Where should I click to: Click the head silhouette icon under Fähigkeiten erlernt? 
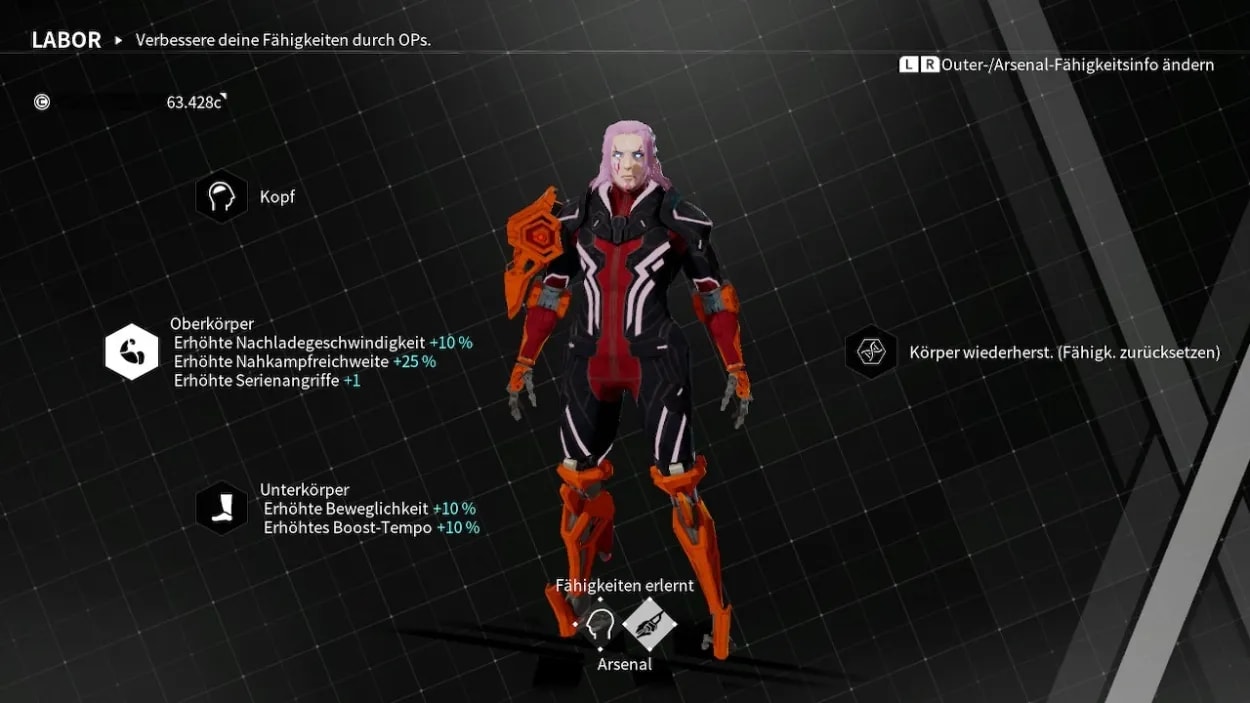click(600, 625)
